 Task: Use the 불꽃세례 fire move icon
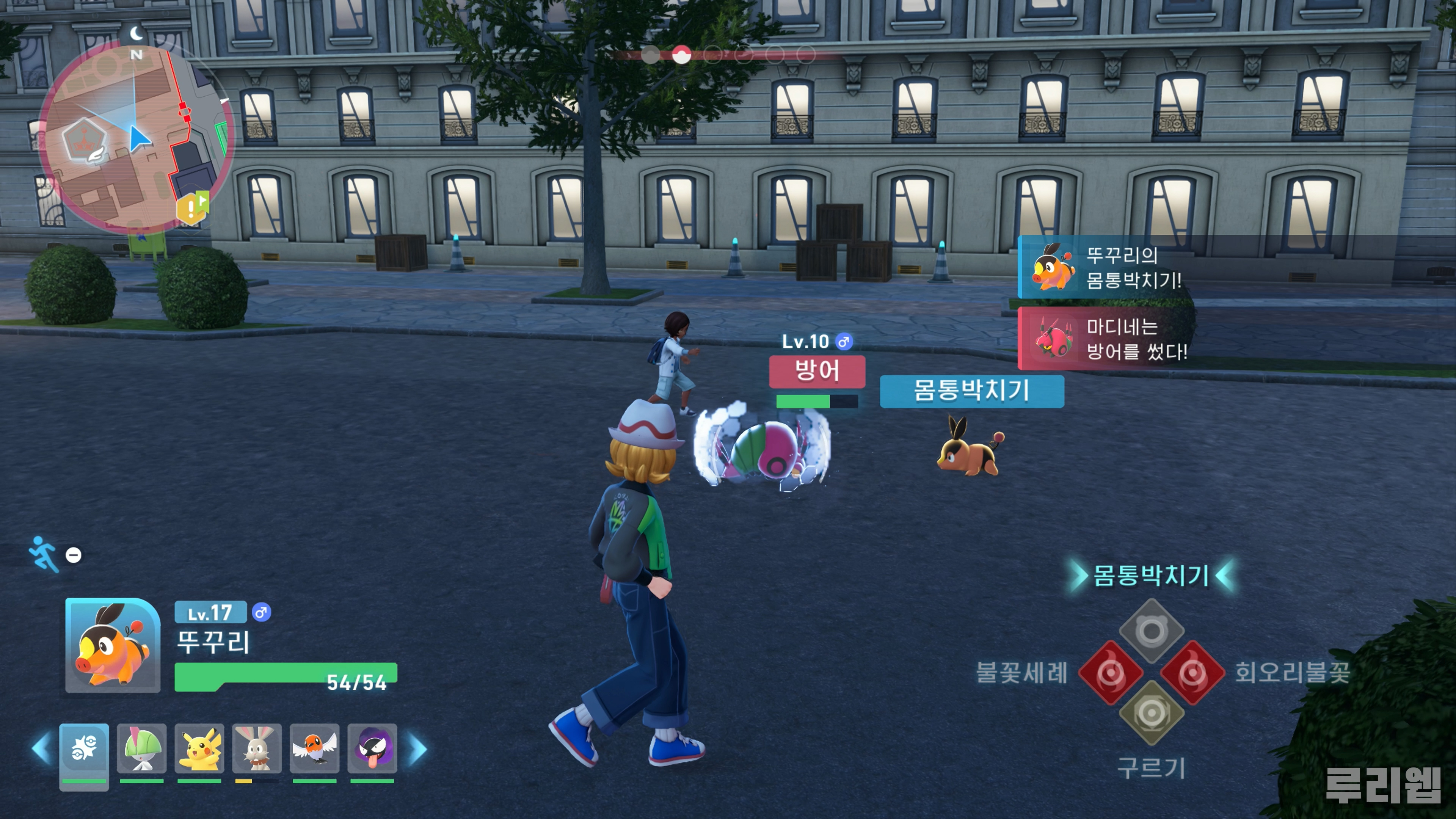(1110, 673)
